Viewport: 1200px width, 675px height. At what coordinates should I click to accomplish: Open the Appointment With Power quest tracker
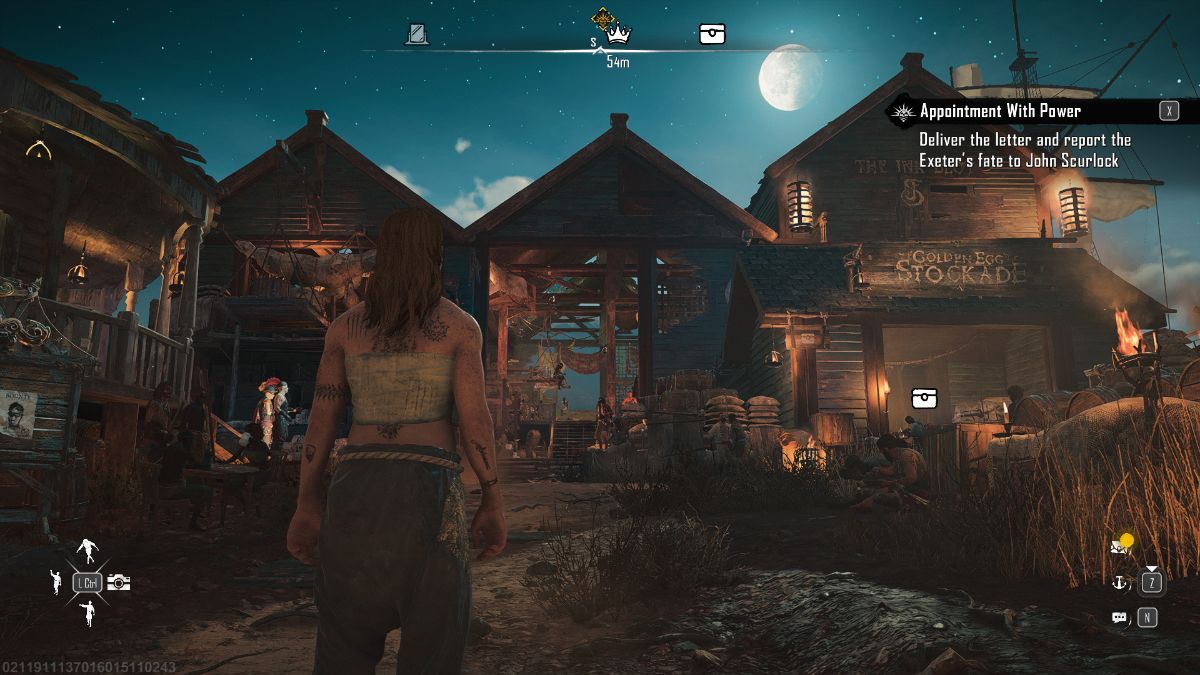point(1000,111)
